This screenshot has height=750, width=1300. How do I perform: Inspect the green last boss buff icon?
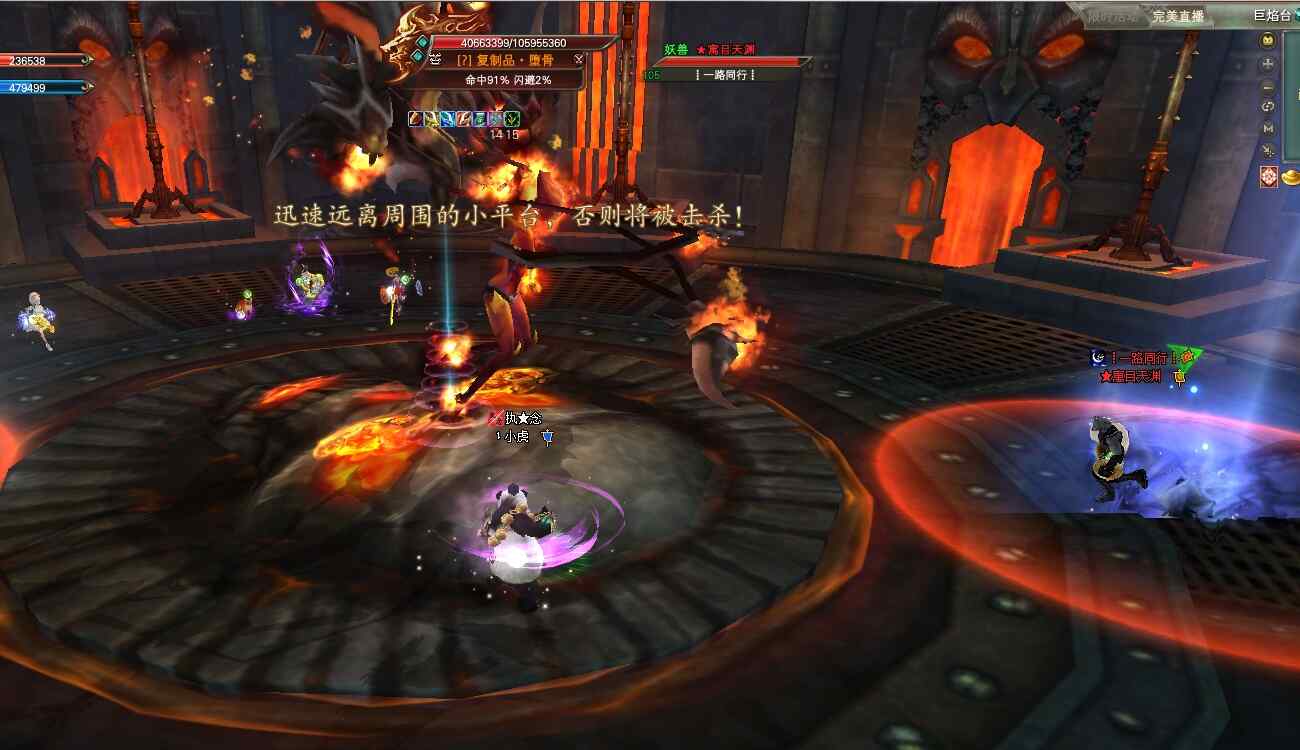pos(511,119)
